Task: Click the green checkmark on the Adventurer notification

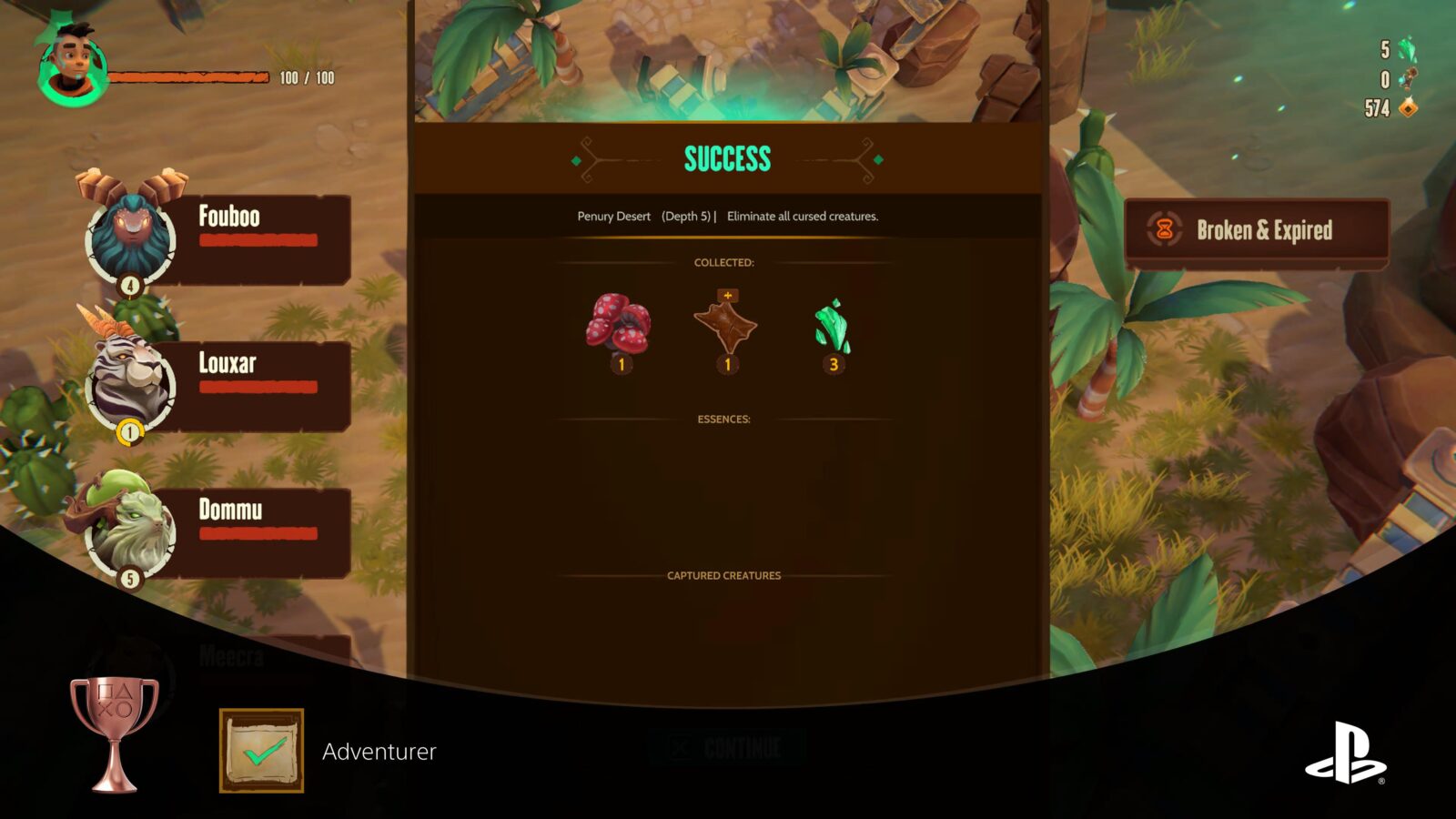Action: tap(259, 752)
